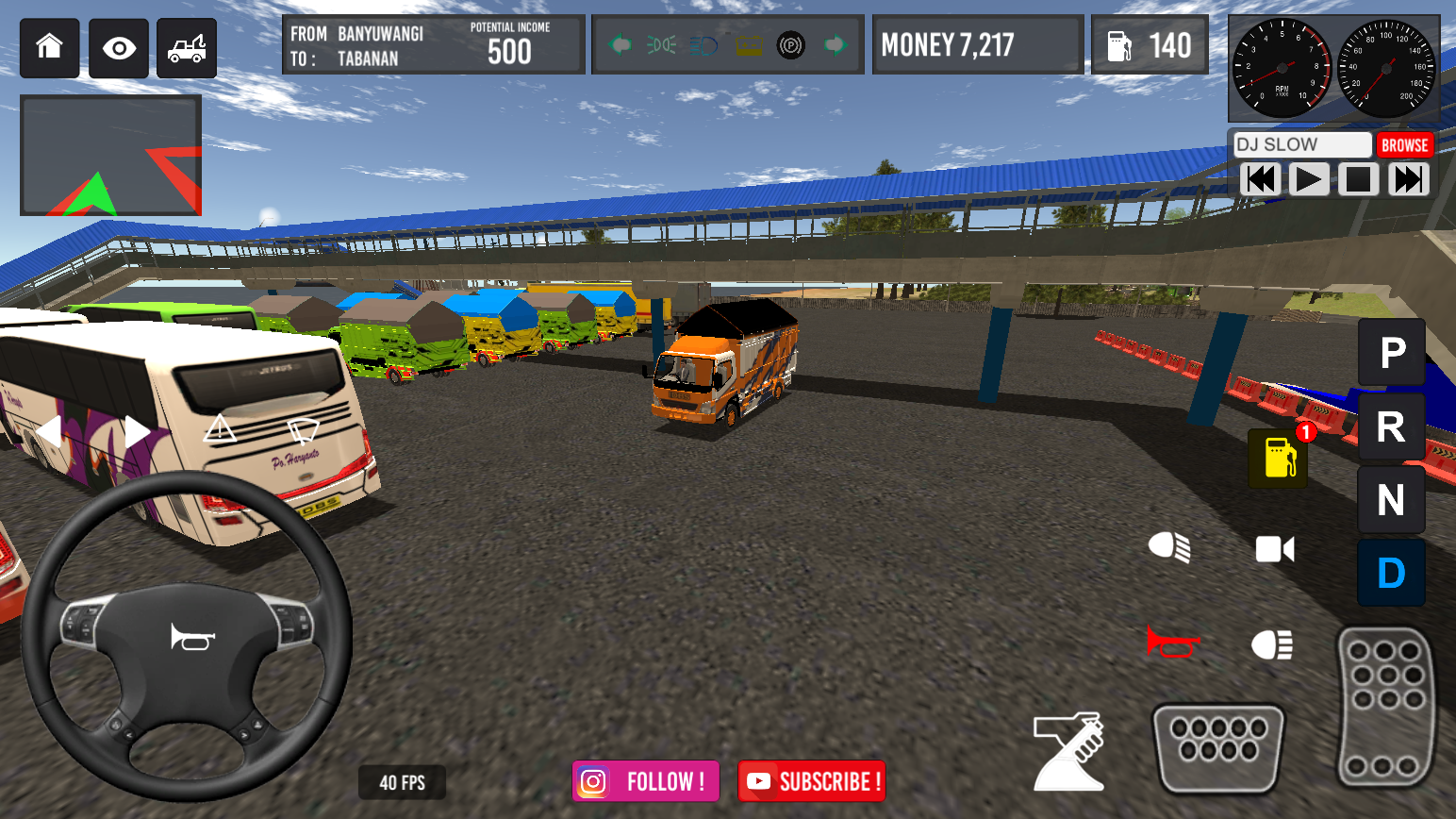Open the fuel pump station icon
Viewport: 1456px width, 819px height.
tap(1277, 460)
